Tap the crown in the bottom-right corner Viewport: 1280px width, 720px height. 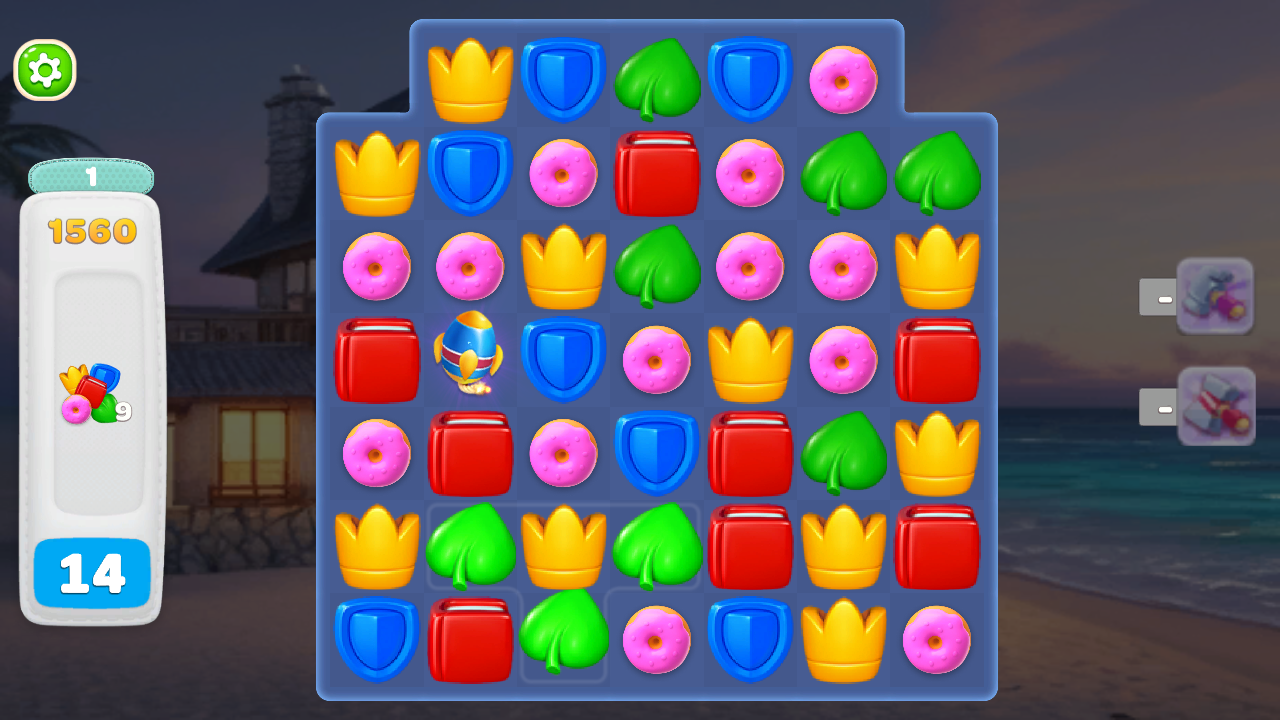(843, 640)
